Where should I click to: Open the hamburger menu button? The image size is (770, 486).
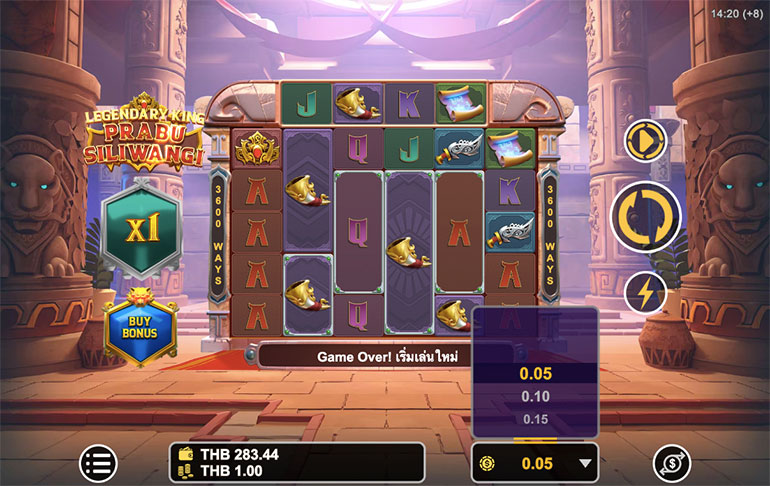pyautogui.click(x=98, y=463)
